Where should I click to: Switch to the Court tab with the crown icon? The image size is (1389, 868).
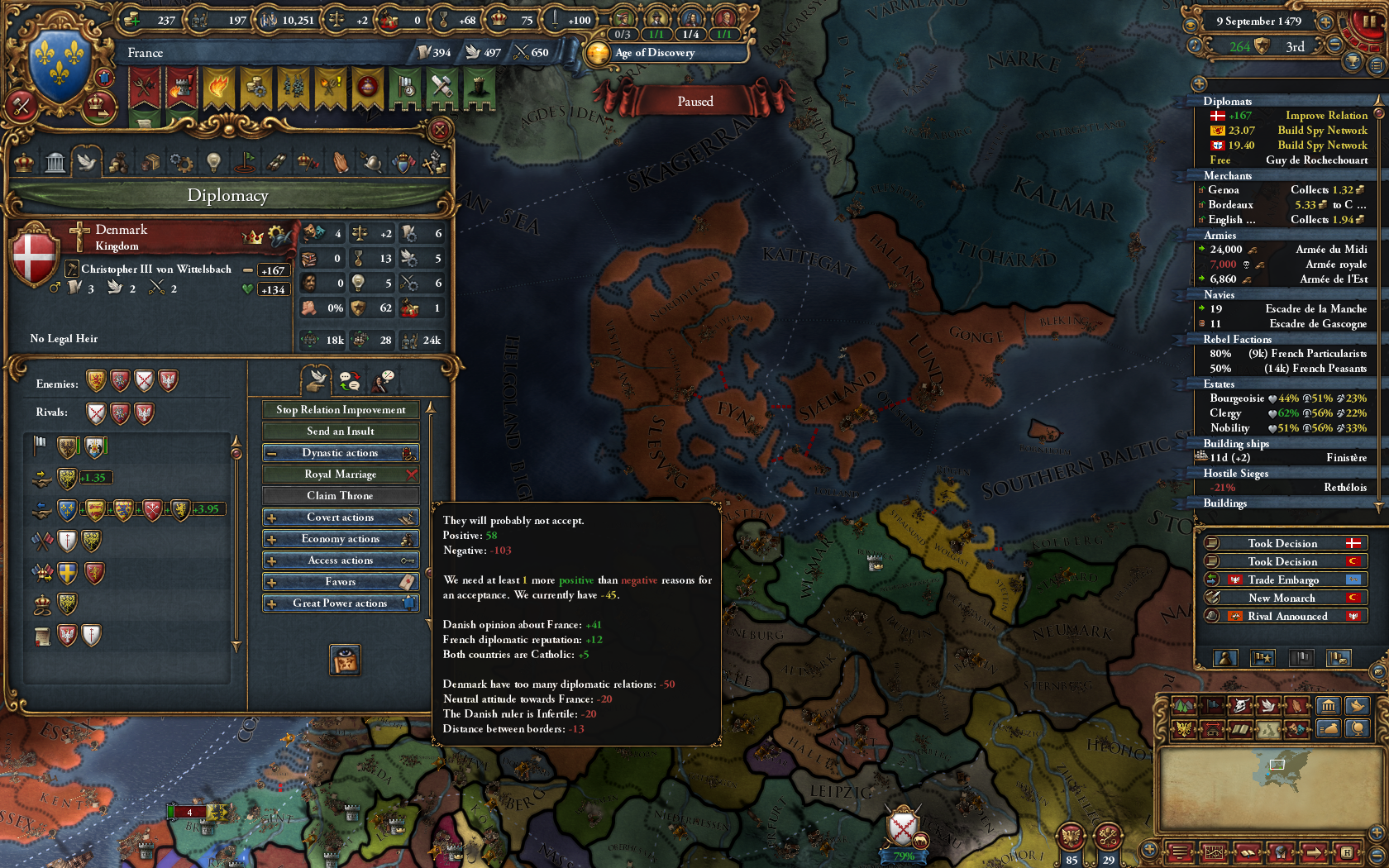click(23, 162)
